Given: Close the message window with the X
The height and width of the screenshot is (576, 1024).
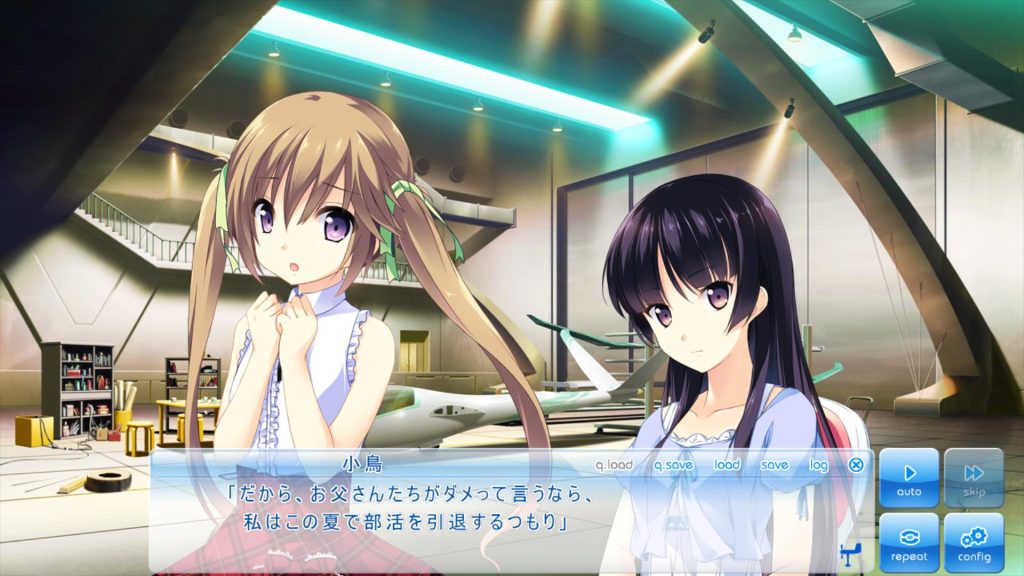Looking at the screenshot, I should (856, 465).
